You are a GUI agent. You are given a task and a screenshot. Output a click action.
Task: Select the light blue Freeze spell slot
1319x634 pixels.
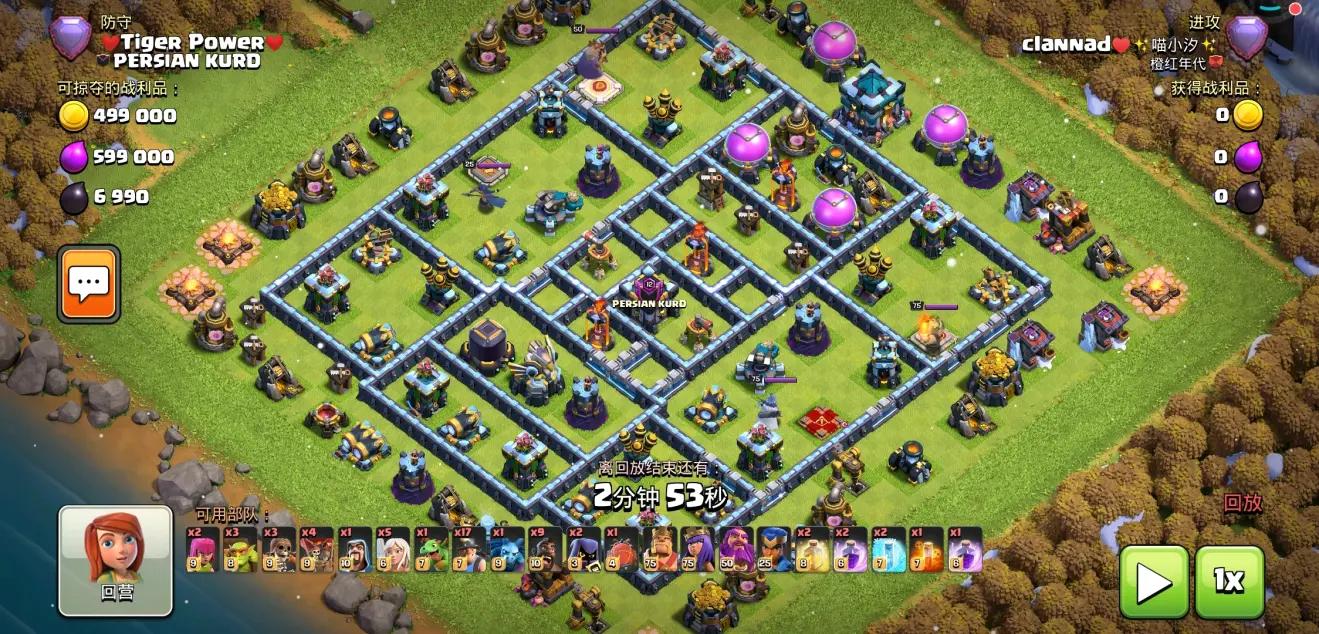pos(887,549)
